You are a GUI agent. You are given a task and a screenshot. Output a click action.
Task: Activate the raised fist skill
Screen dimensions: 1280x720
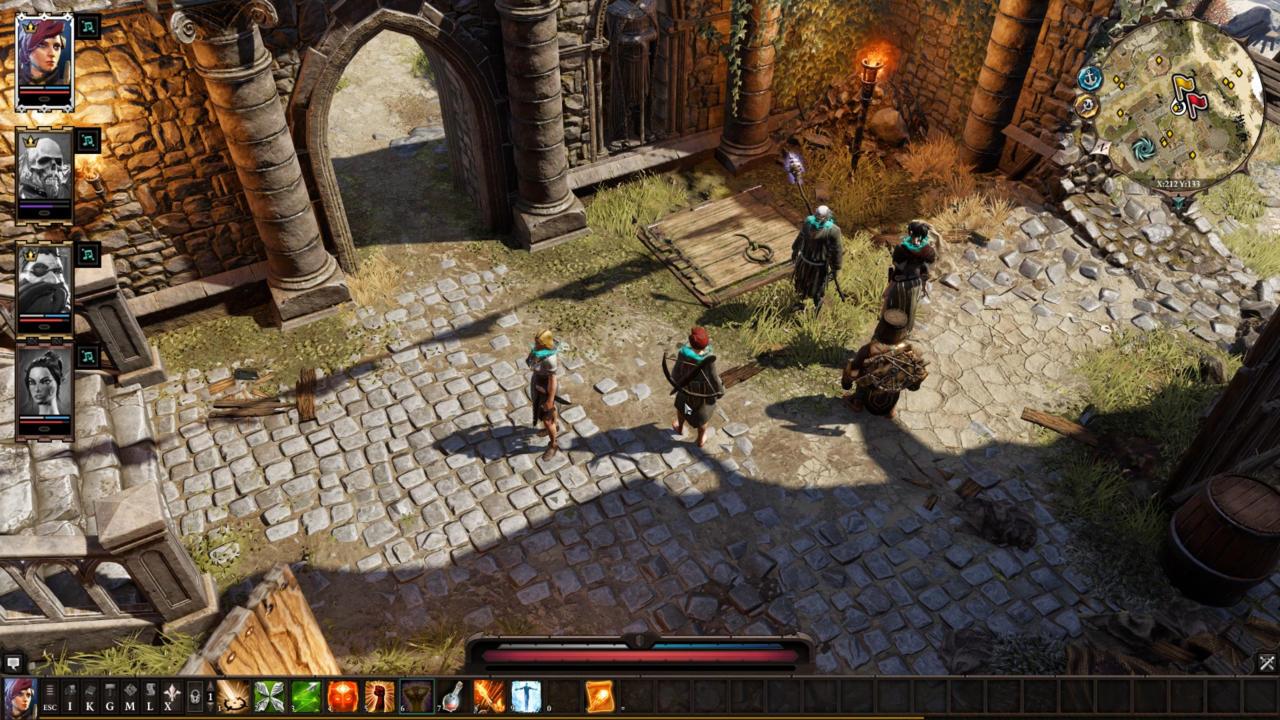(380, 696)
